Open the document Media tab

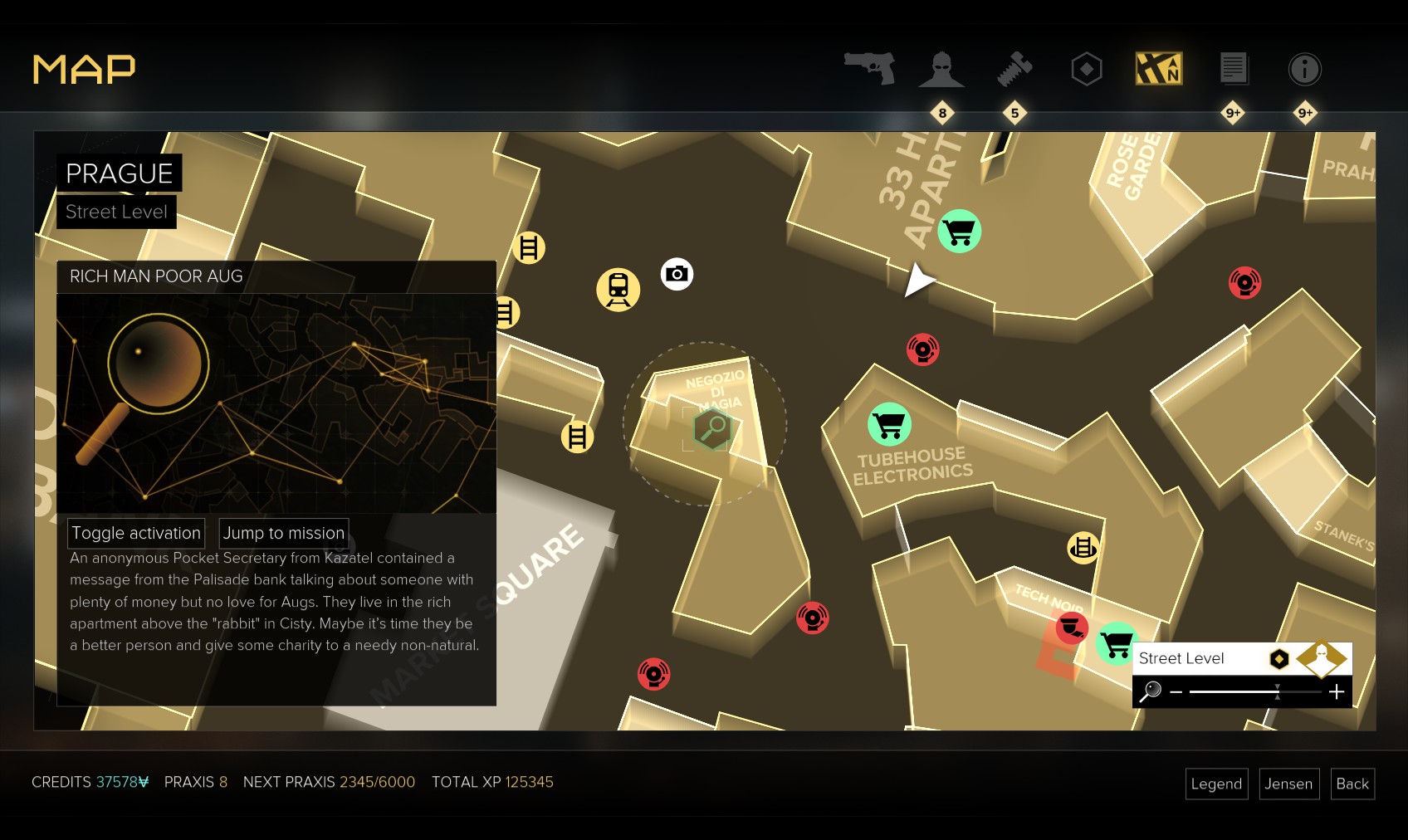(1233, 69)
